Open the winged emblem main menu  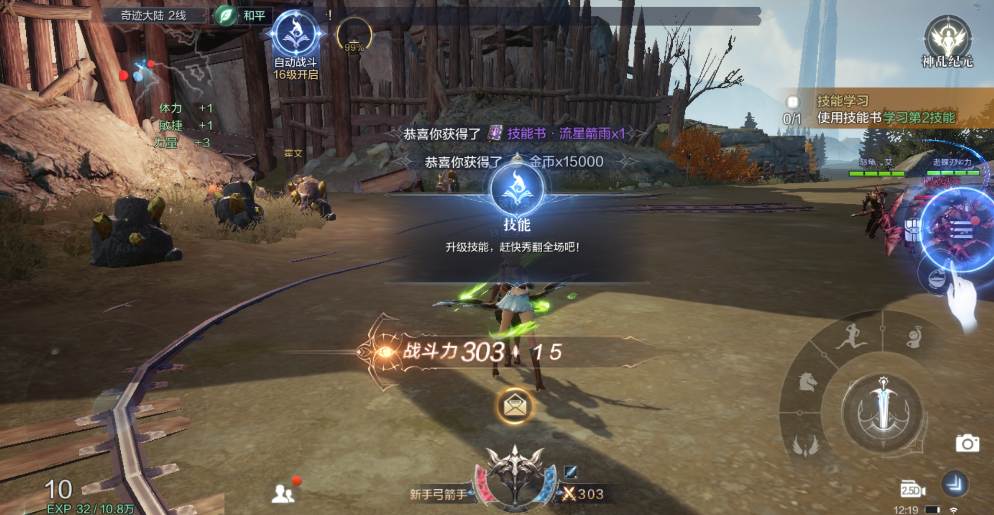coord(516,476)
